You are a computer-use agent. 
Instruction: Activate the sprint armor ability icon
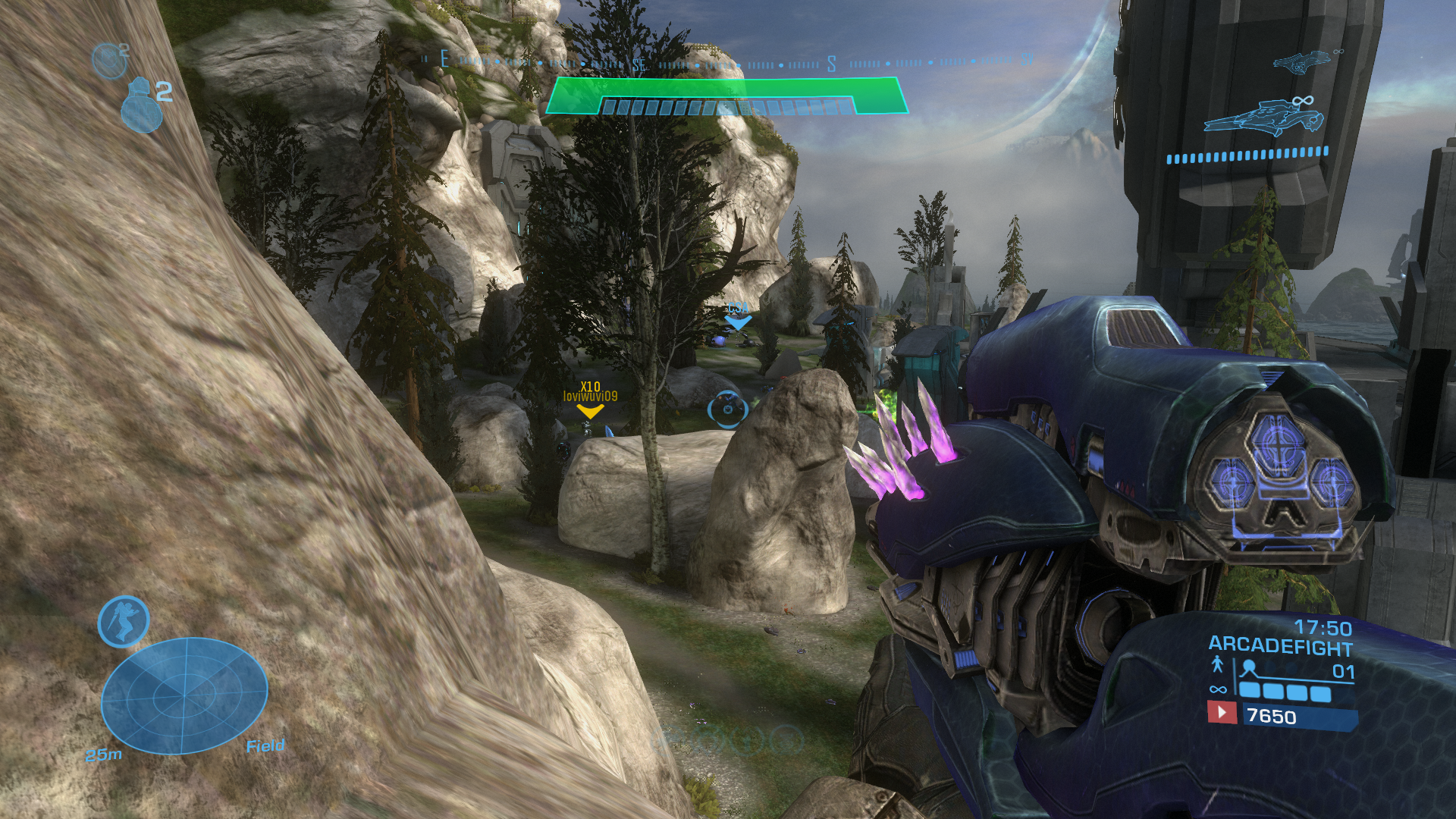pos(124,622)
